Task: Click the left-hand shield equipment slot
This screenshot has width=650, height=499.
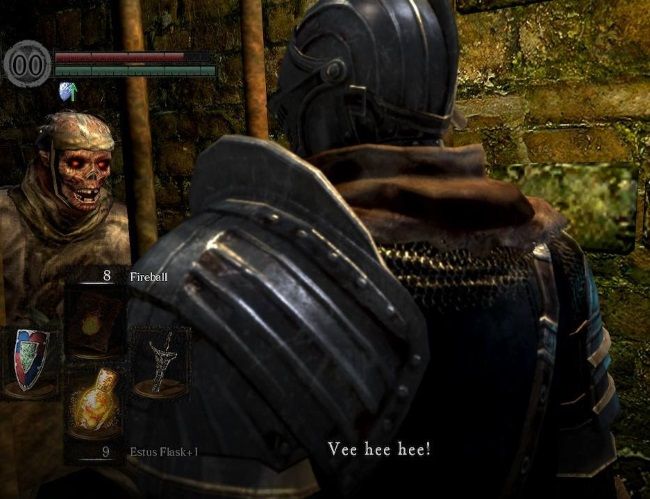Action: point(31,361)
